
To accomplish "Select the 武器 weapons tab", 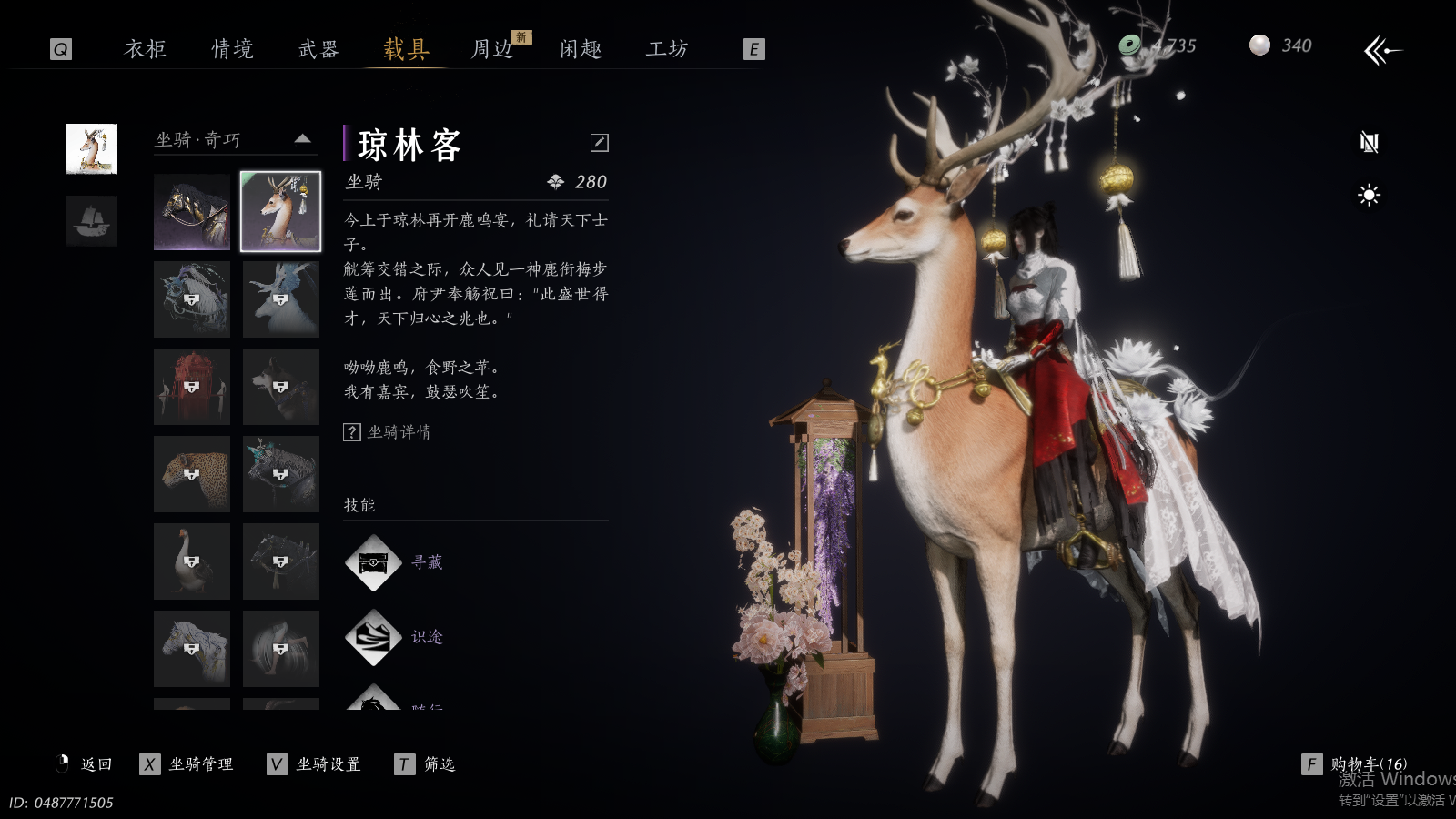I will click(x=318, y=48).
